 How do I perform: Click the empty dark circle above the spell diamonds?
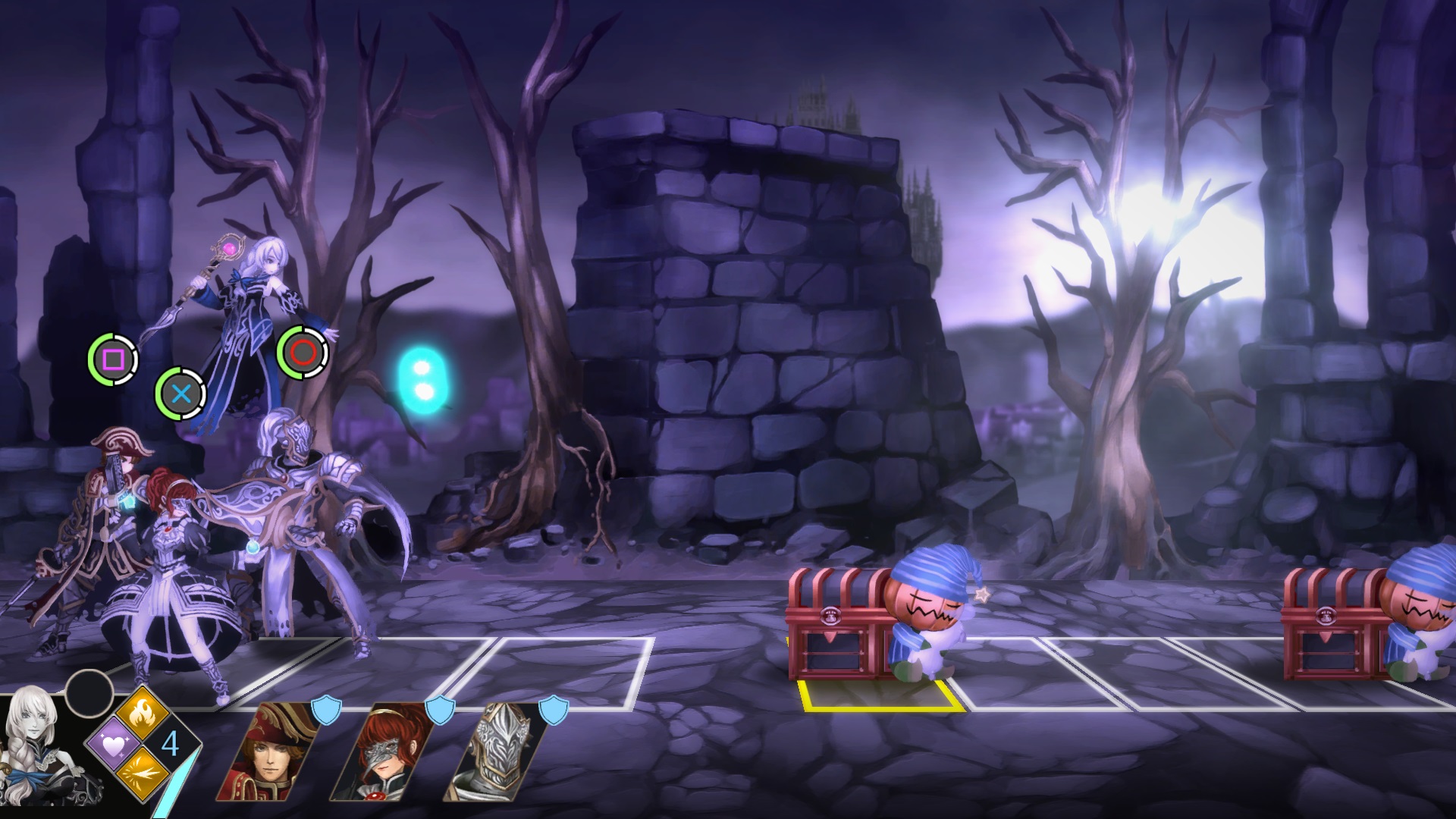(x=89, y=692)
